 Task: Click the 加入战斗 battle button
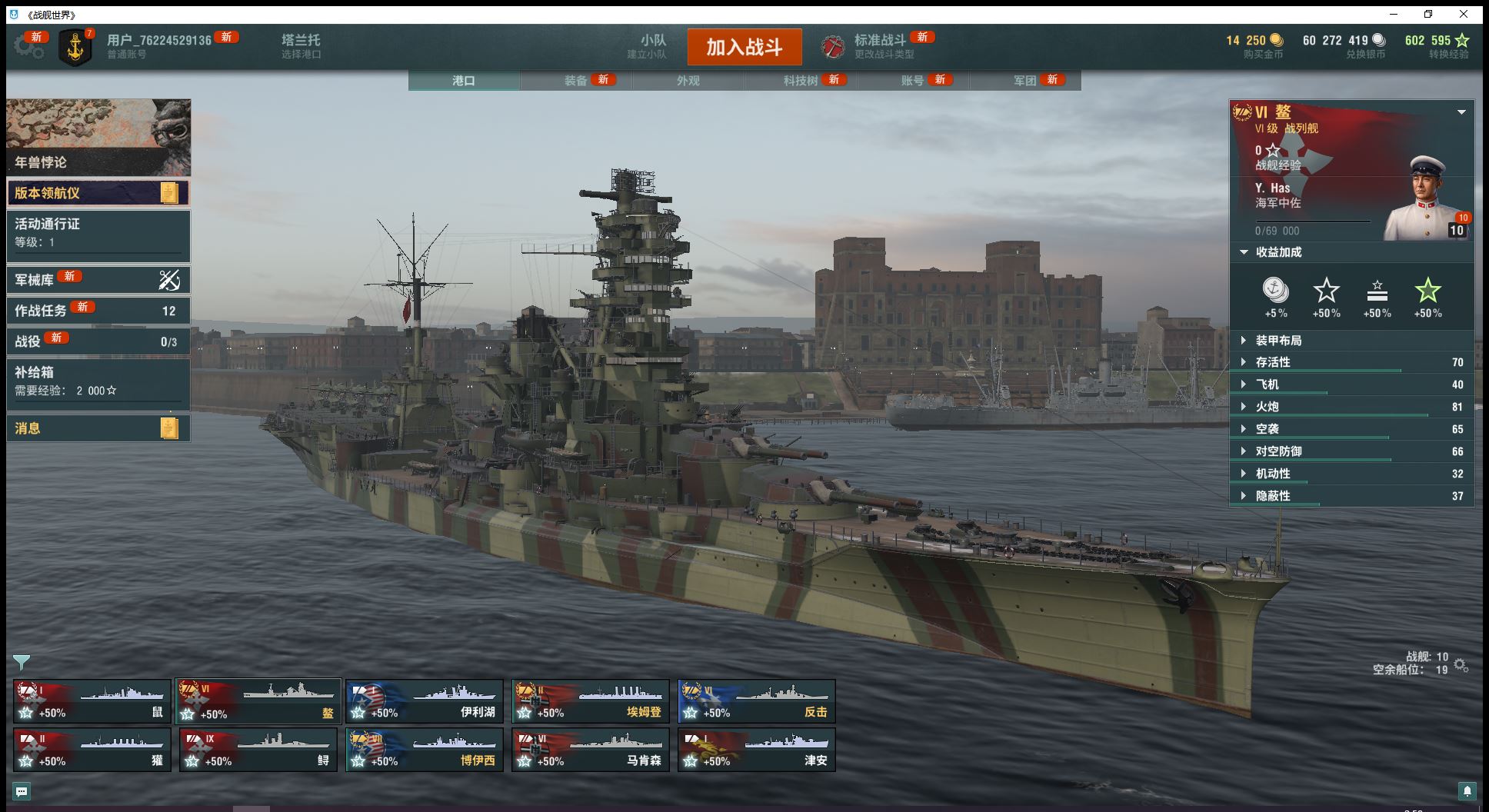(744, 47)
